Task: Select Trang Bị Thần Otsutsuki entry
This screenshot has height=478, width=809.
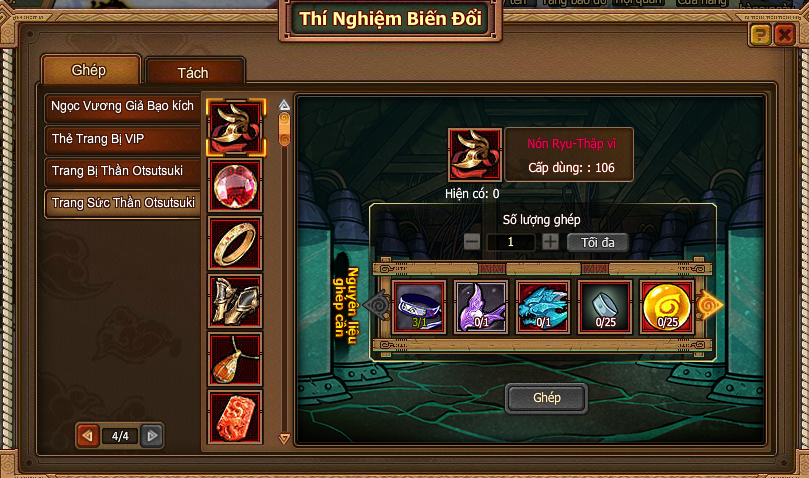Action: click(x=122, y=171)
